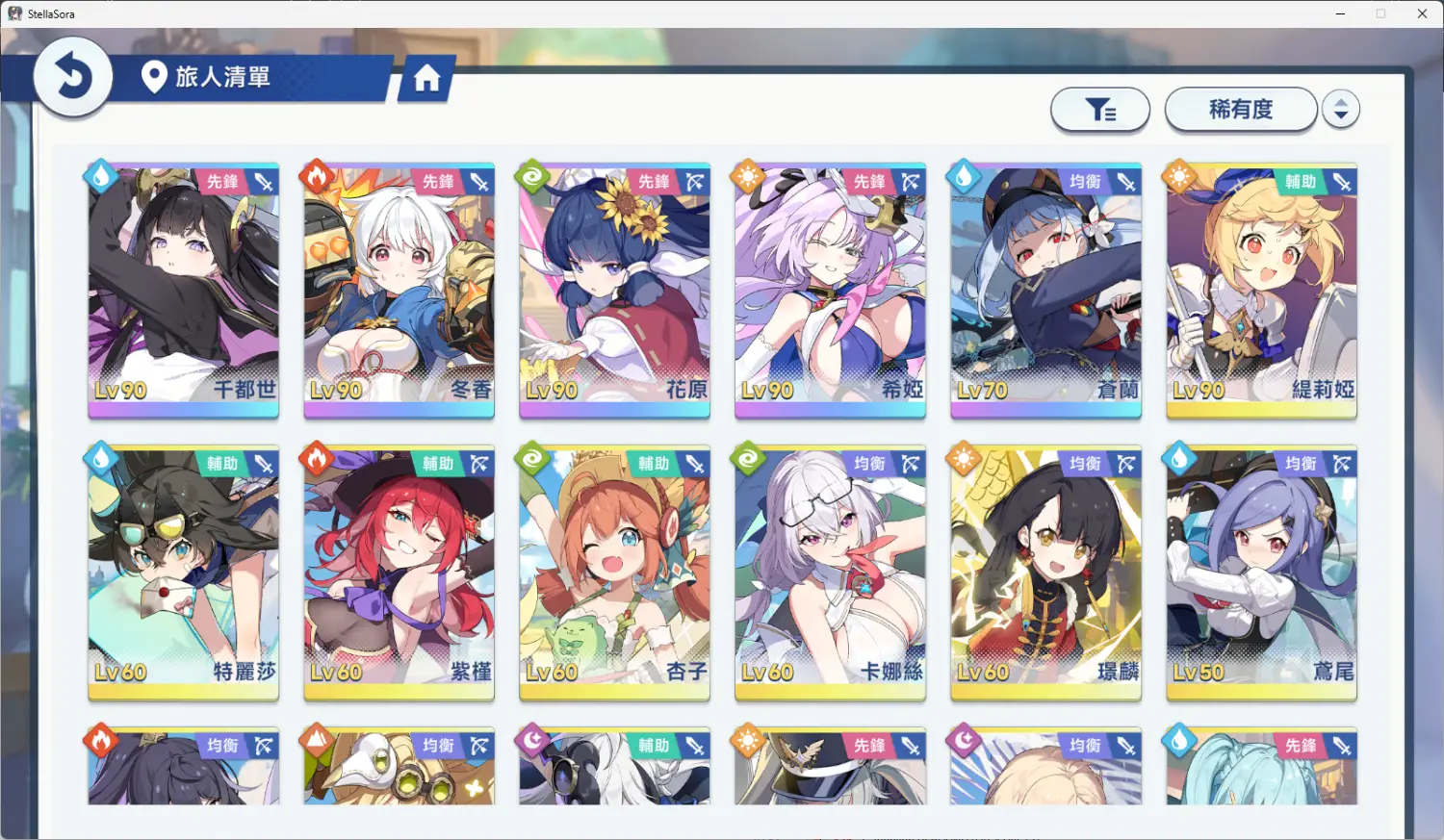Minimize the StellaSora window

coord(1341,13)
